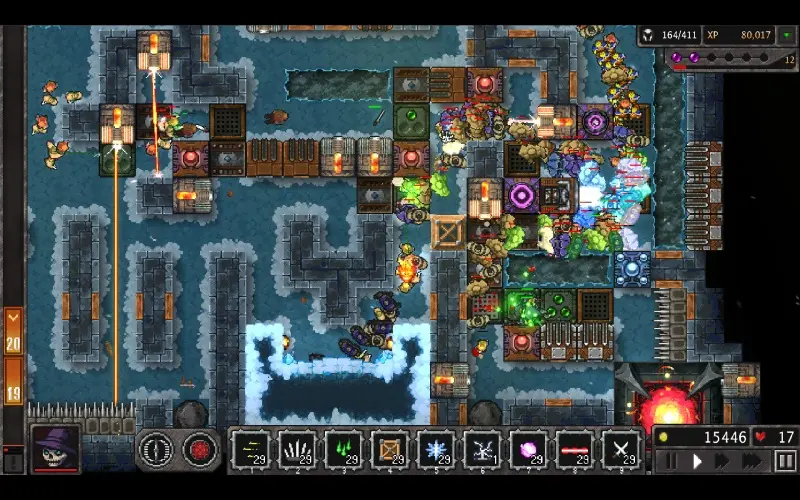Screen dimensions: 800x500
Task: Trigger the red round ability button
Action: pos(200,449)
